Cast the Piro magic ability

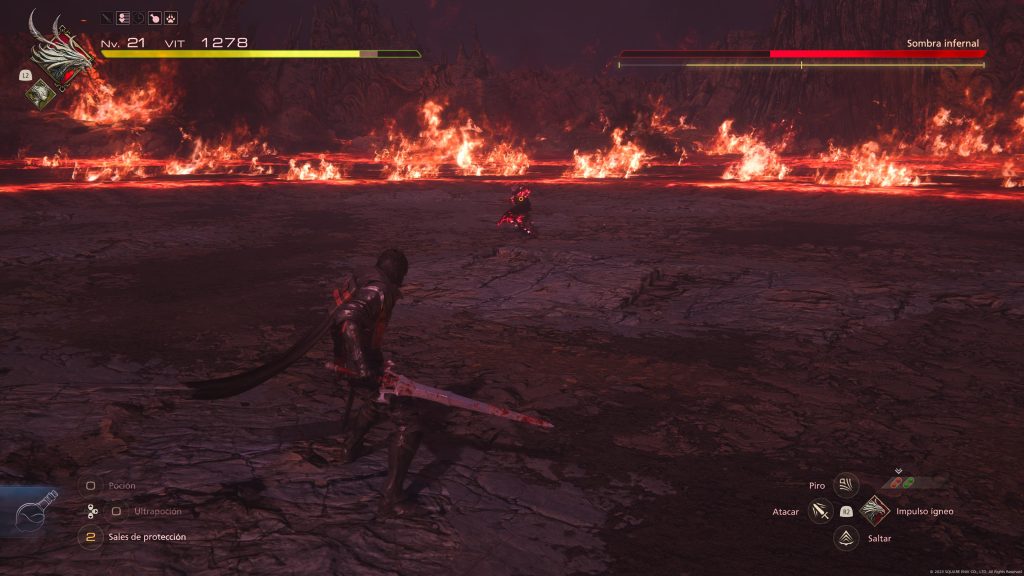pos(846,485)
